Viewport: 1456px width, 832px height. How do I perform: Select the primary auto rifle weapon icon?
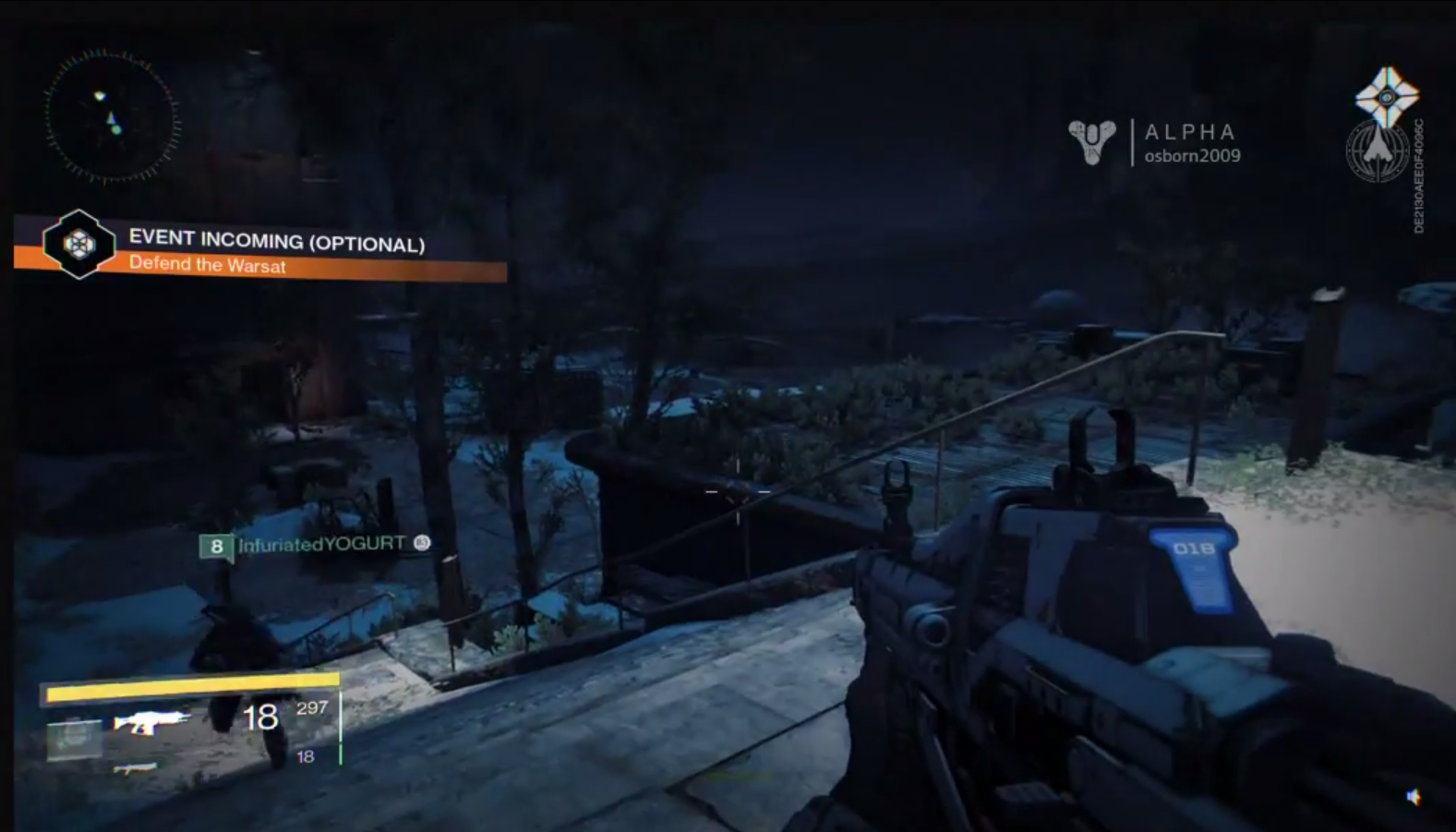[x=151, y=721]
